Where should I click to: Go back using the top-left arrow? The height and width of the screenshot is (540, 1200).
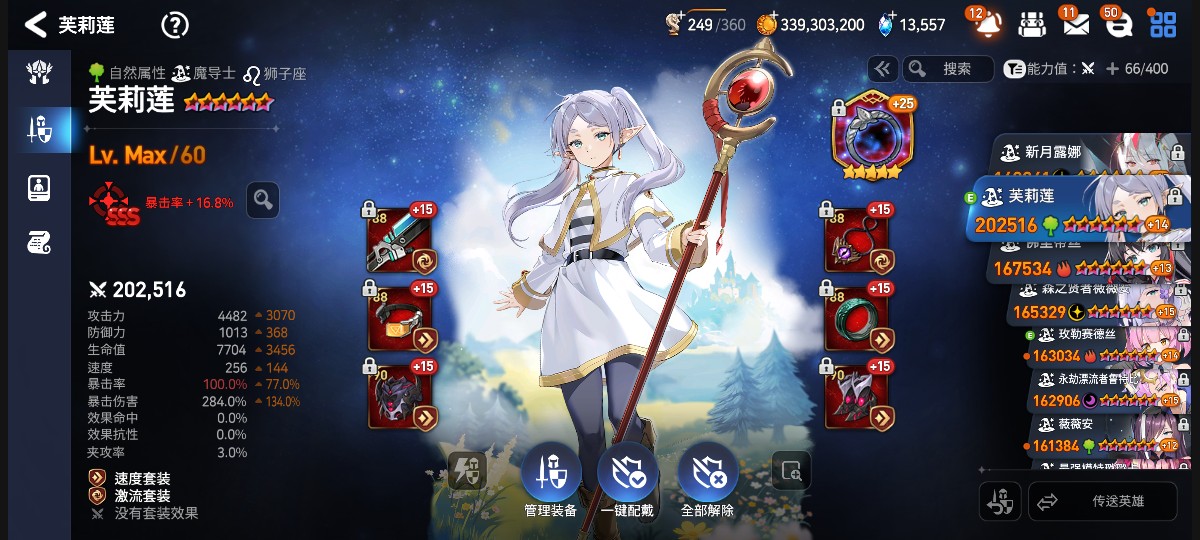tap(36, 25)
